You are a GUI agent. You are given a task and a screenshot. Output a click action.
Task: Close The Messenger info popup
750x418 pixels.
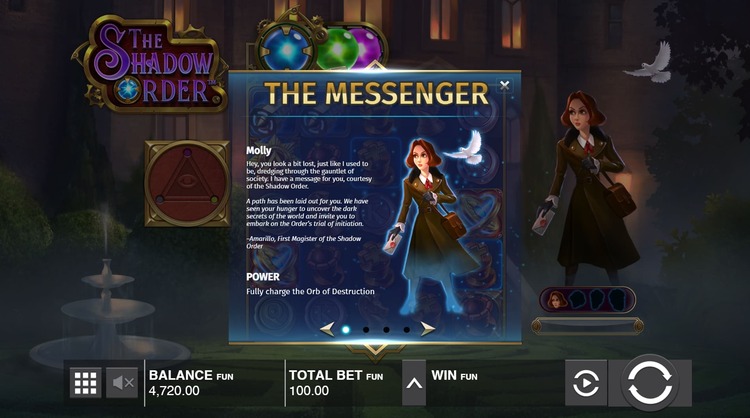tap(504, 86)
